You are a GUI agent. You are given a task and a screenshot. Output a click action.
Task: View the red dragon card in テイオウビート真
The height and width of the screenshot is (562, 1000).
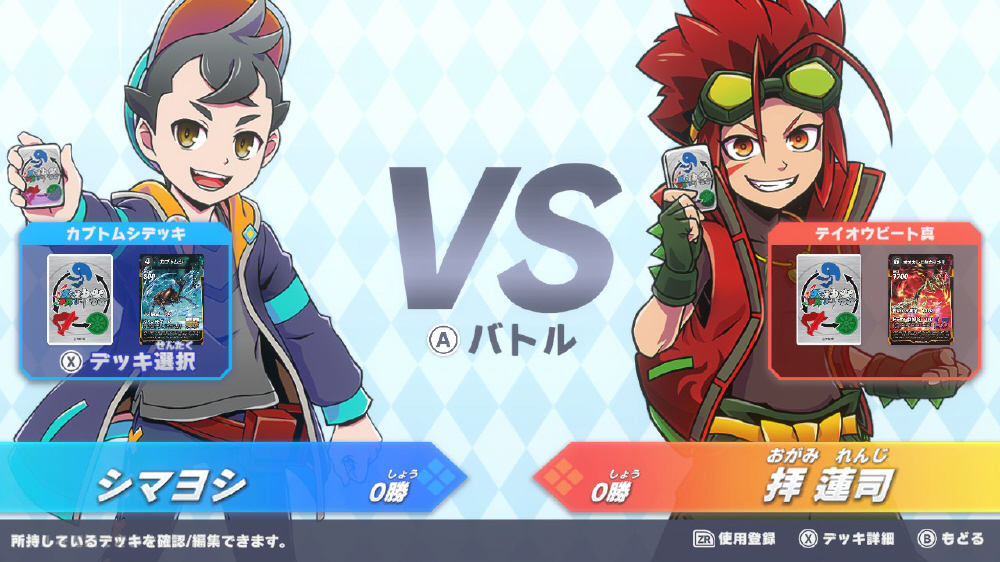921,299
